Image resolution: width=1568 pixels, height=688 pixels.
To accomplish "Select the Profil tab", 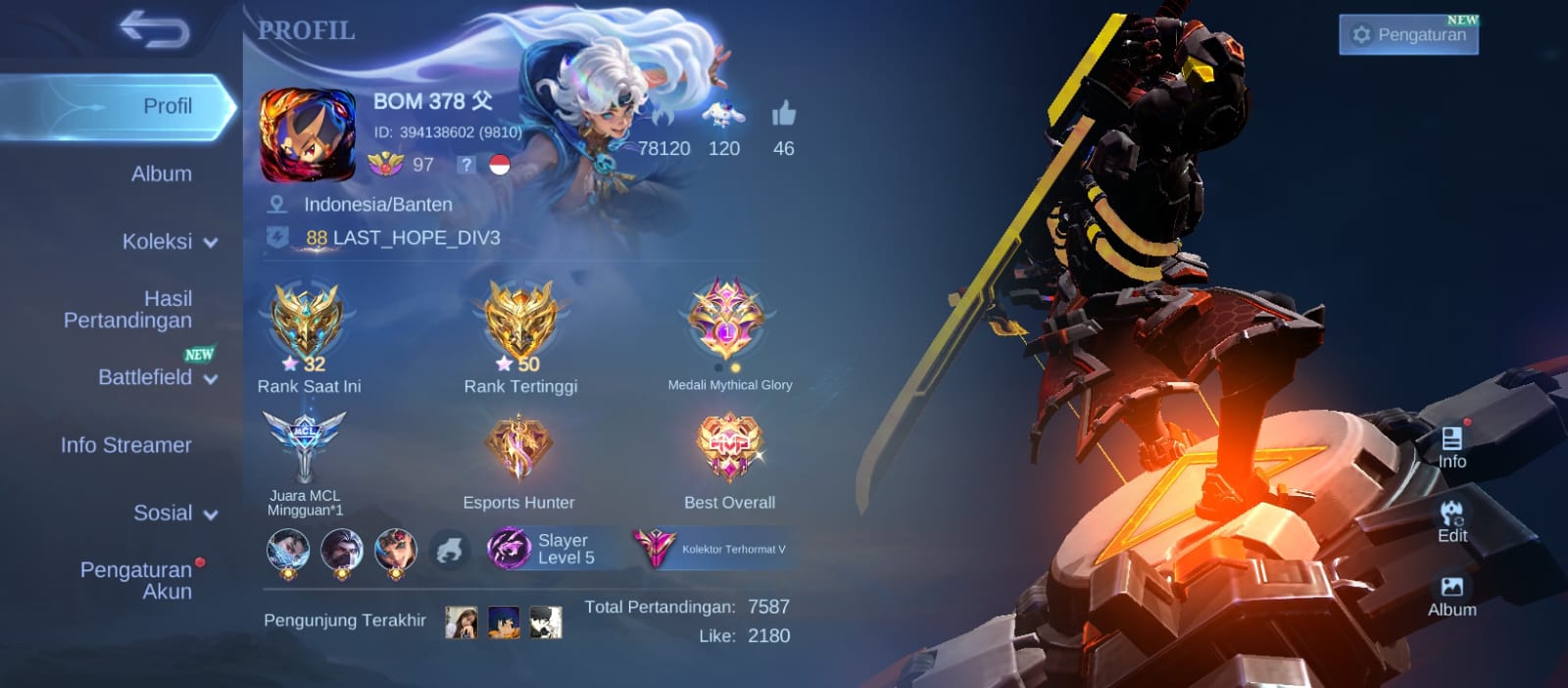I will pyautogui.click(x=167, y=106).
